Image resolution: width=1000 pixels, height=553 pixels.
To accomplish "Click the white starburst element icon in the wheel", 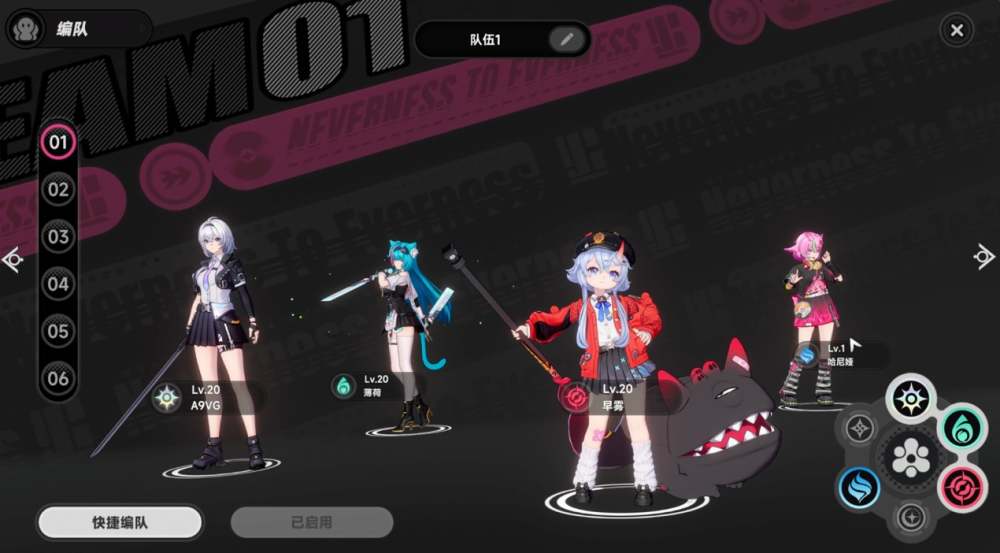I will point(911,398).
